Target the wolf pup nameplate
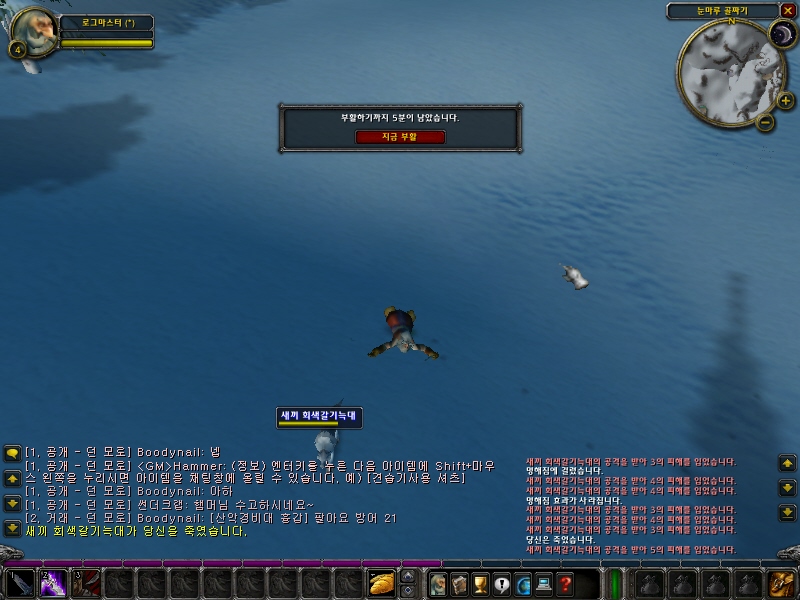 319,415
